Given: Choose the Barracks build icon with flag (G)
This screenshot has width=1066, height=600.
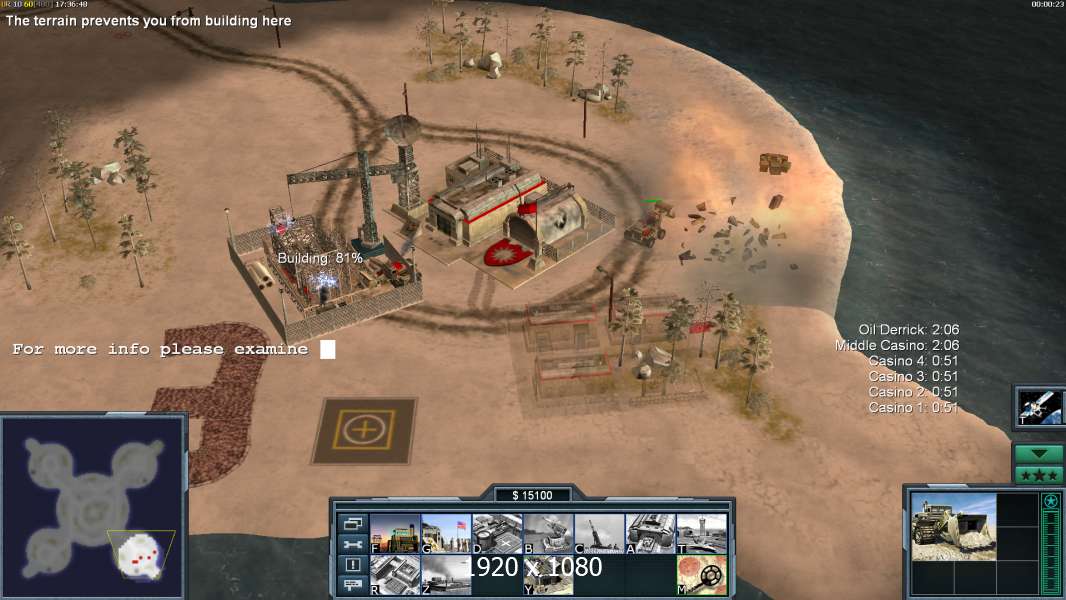Looking at the screenshot, I should 446,534.
